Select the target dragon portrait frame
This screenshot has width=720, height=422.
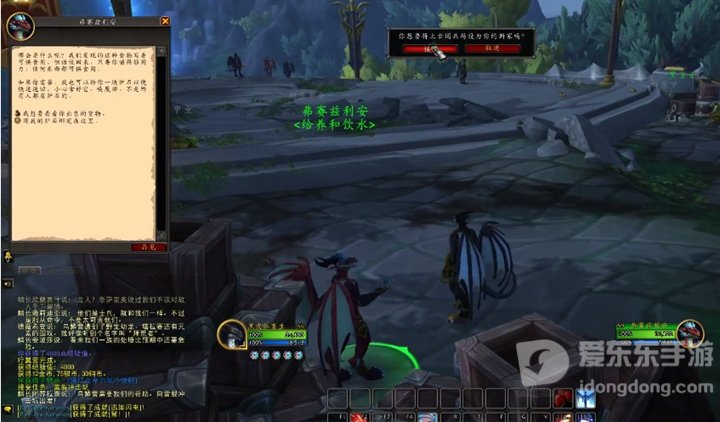(x=688, y=331)
